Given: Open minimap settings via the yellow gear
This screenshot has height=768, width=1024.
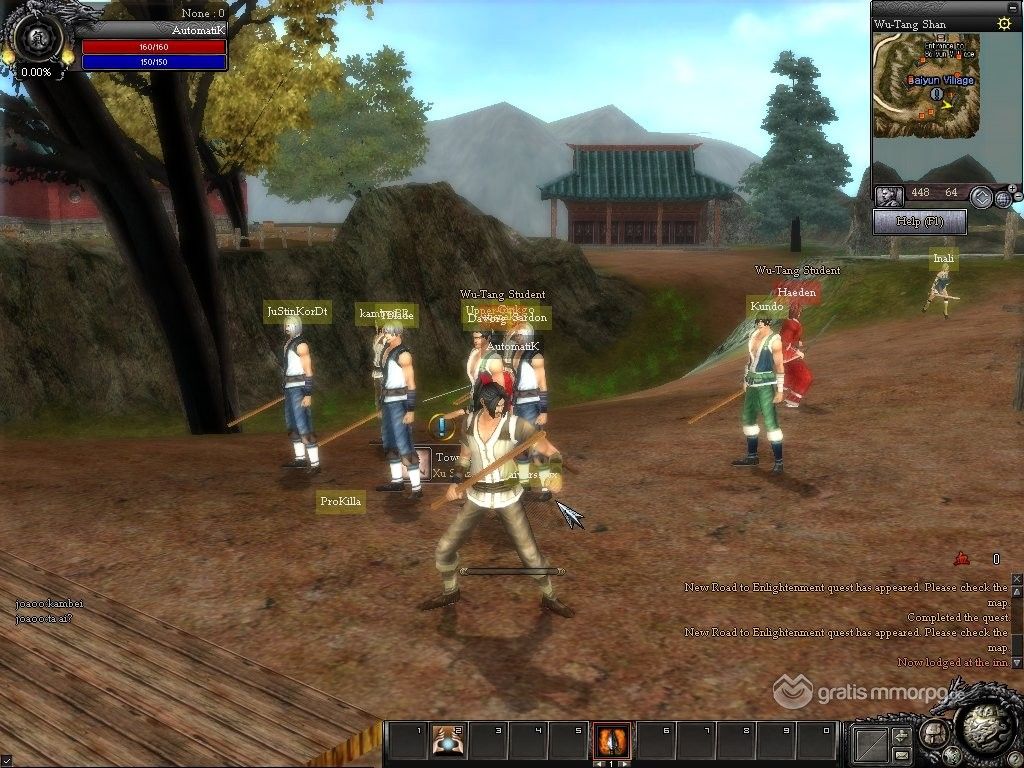Looking at the screenshot, I should click(1003, 23).
